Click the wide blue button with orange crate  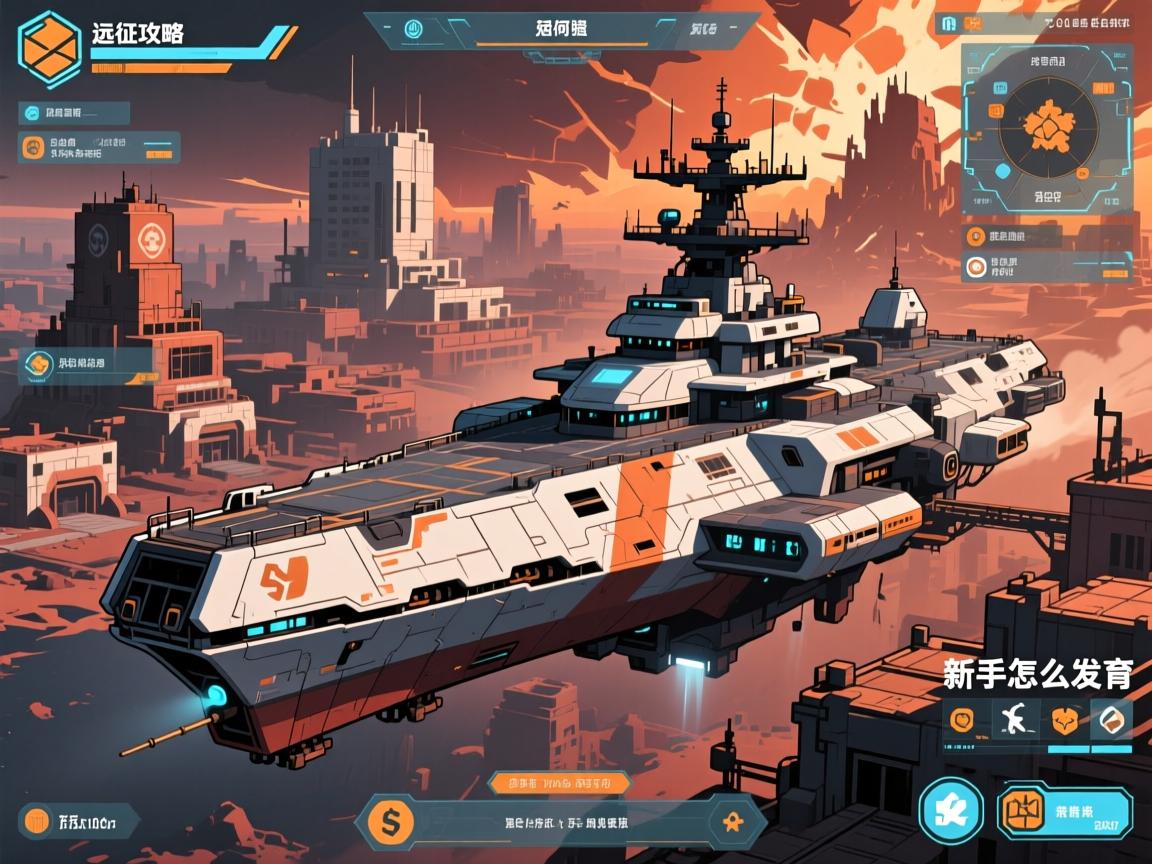pyautogui.click(x=1064, y=809)
